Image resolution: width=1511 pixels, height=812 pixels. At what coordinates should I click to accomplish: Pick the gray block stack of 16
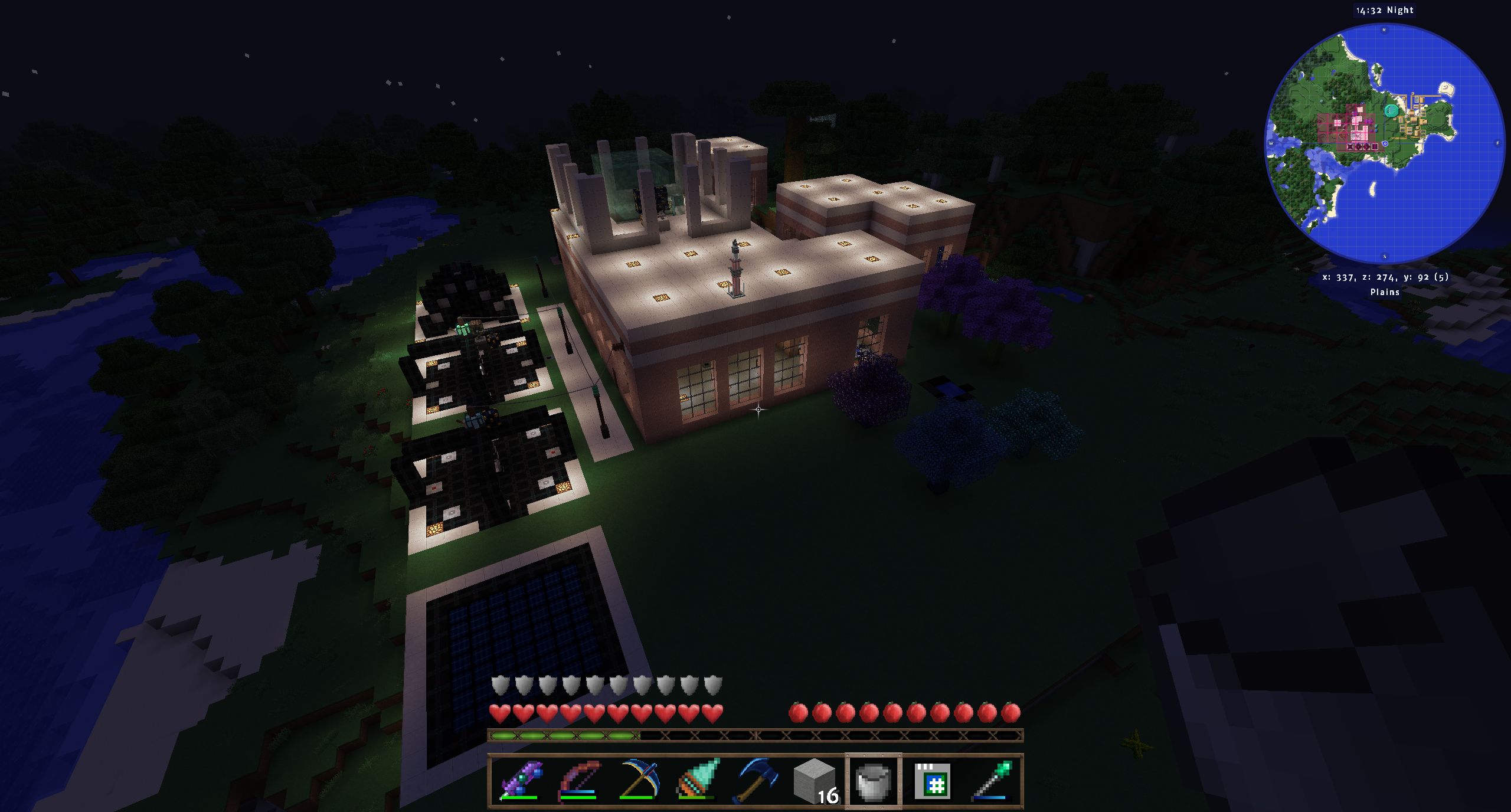click(815, 780)
